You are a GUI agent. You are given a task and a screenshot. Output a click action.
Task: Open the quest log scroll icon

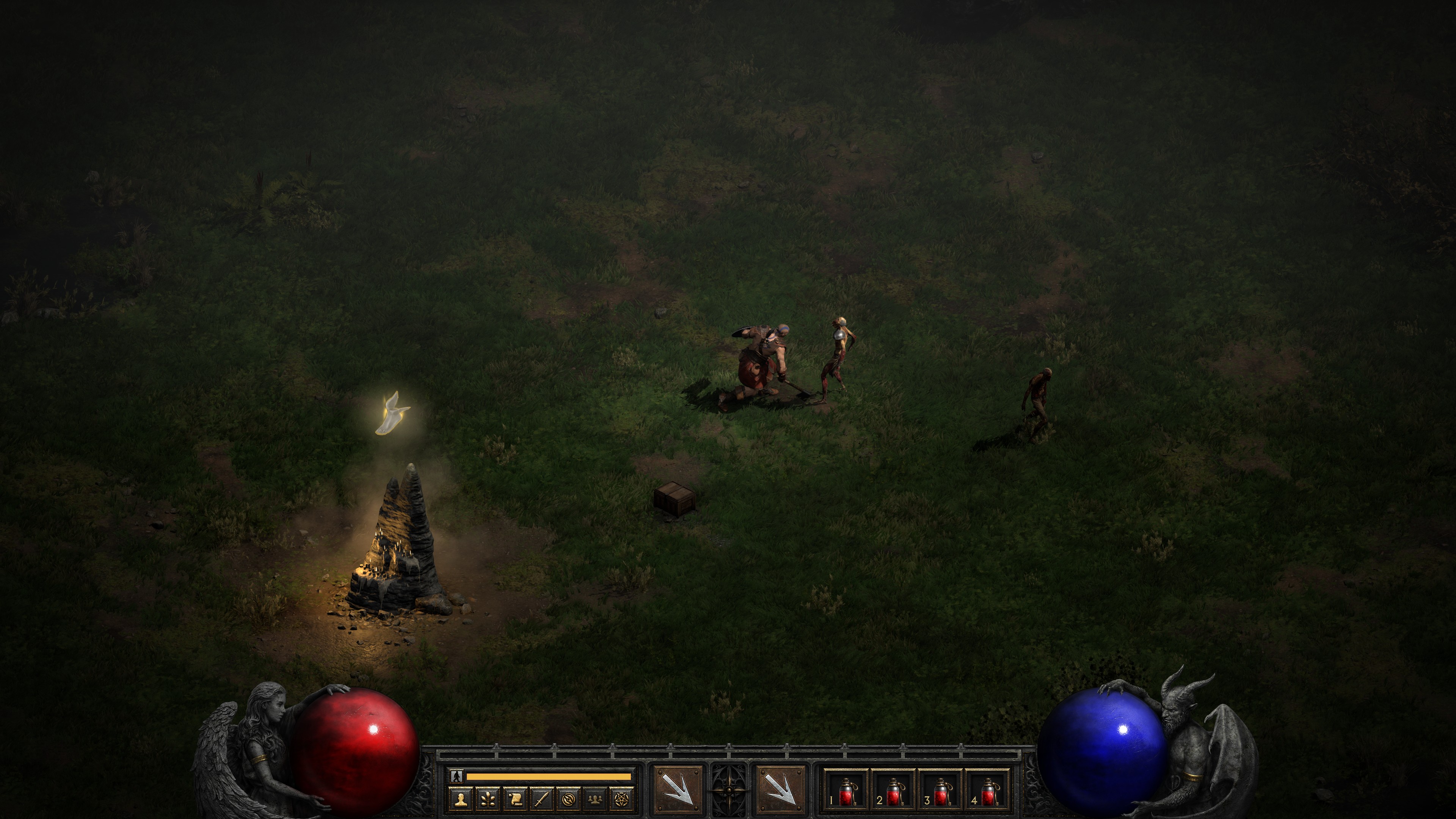pyautogui.click(x=515, y=799)
